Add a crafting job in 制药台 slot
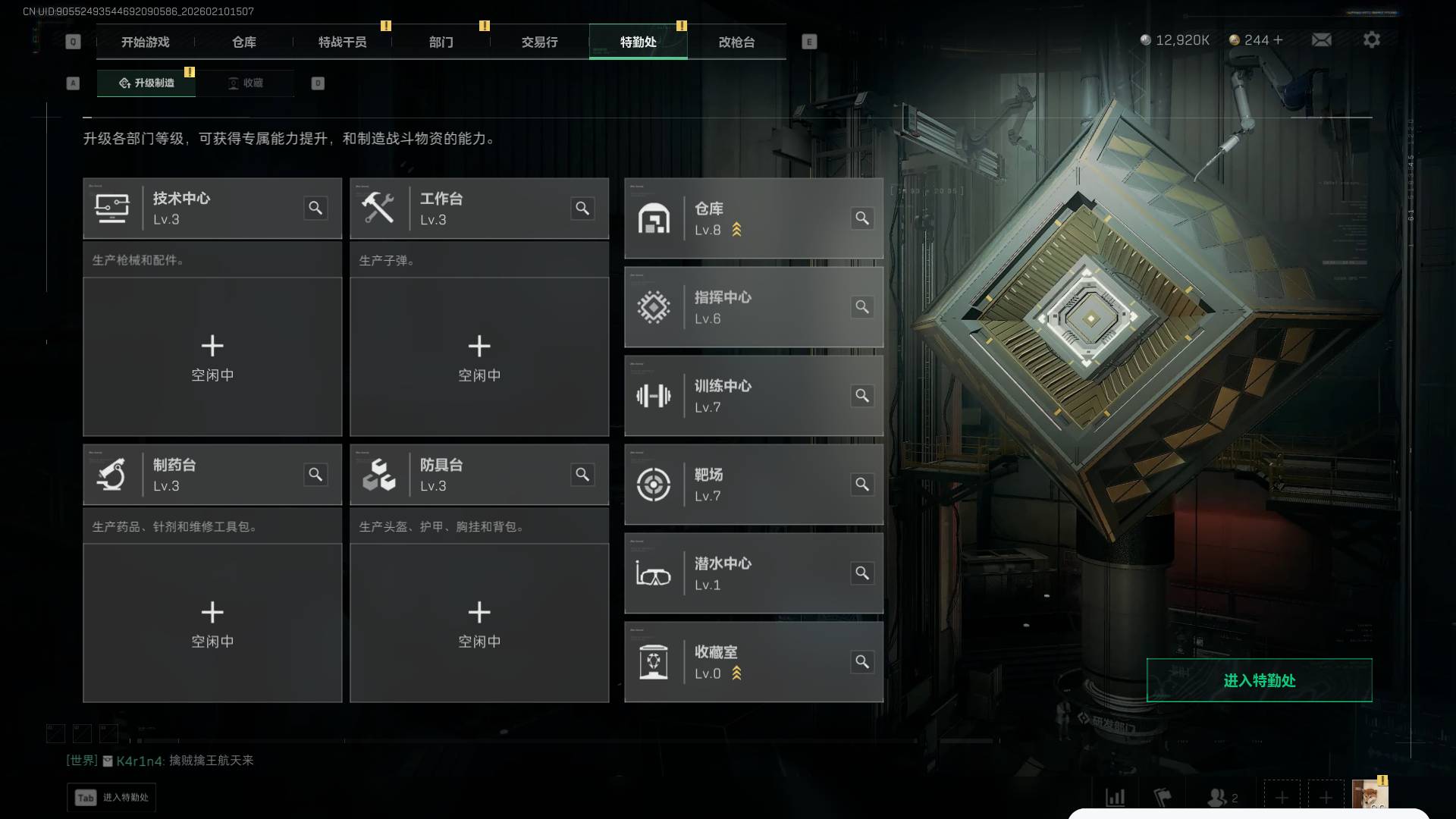 [x=212, y=623]
